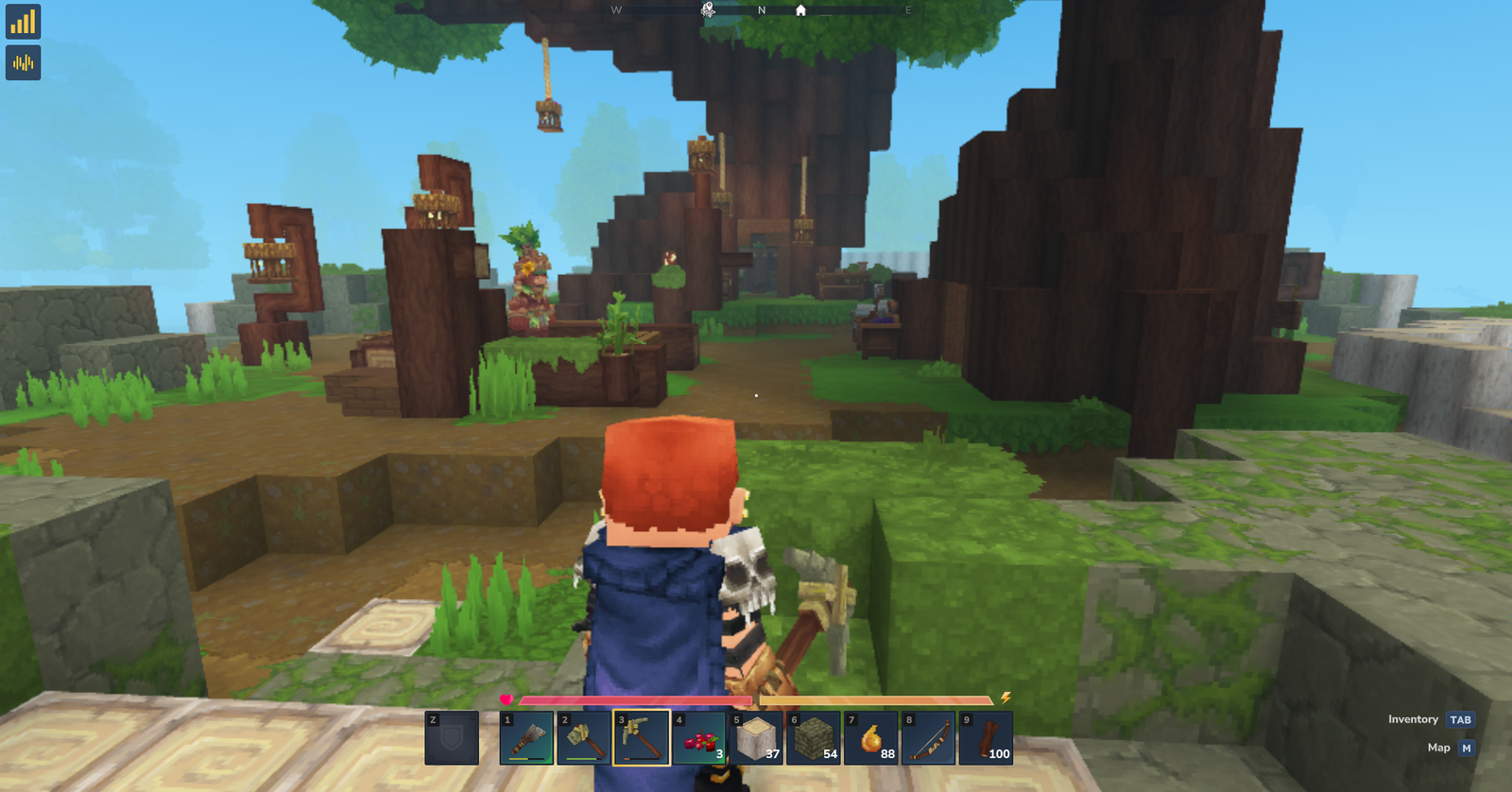Click the home marker on the compass
The width and height of the screenshot is (1512, 792).
pos(800,10)
